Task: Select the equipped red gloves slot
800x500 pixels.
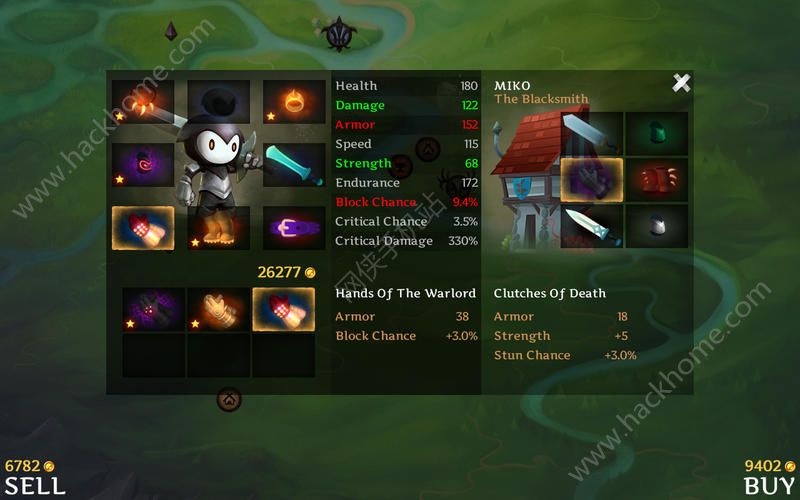Action: point(142,228)
